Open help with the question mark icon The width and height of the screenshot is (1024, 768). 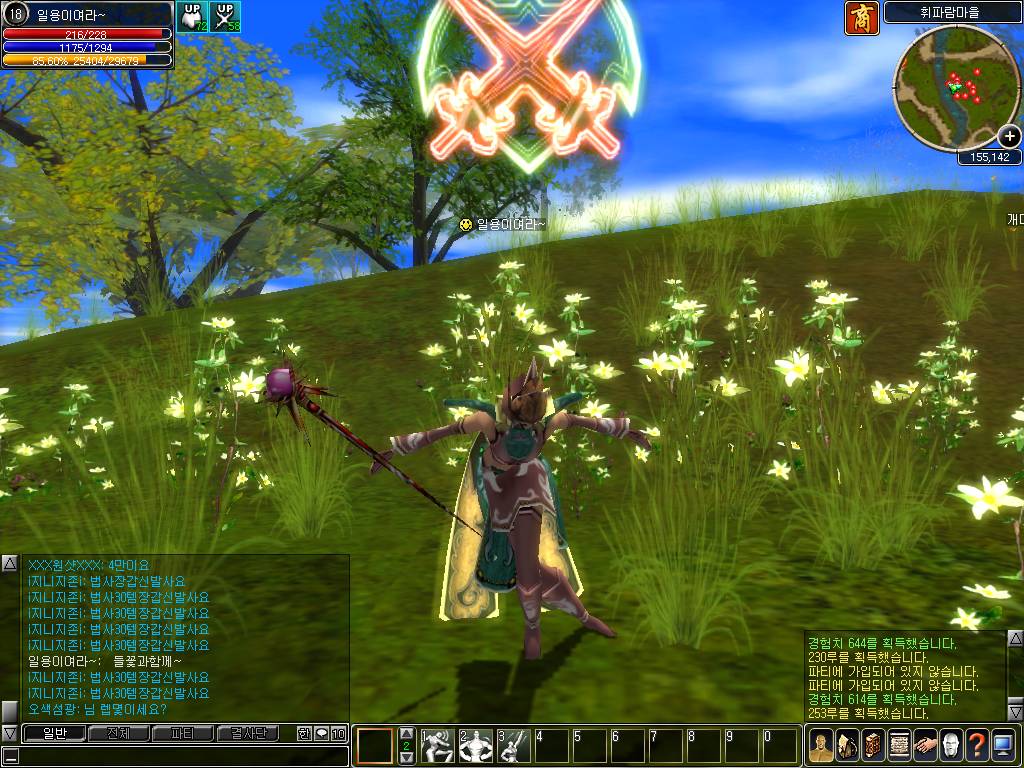tap(977, 746)
